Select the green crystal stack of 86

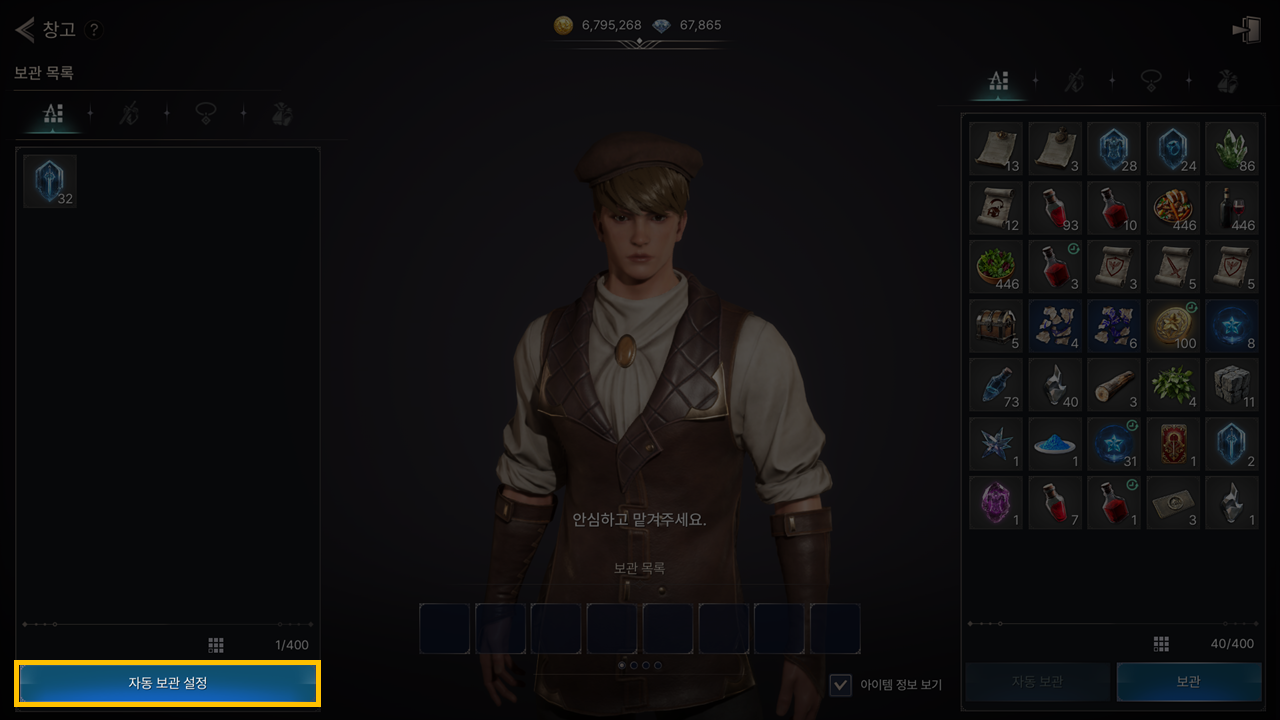click(1232, 149)
